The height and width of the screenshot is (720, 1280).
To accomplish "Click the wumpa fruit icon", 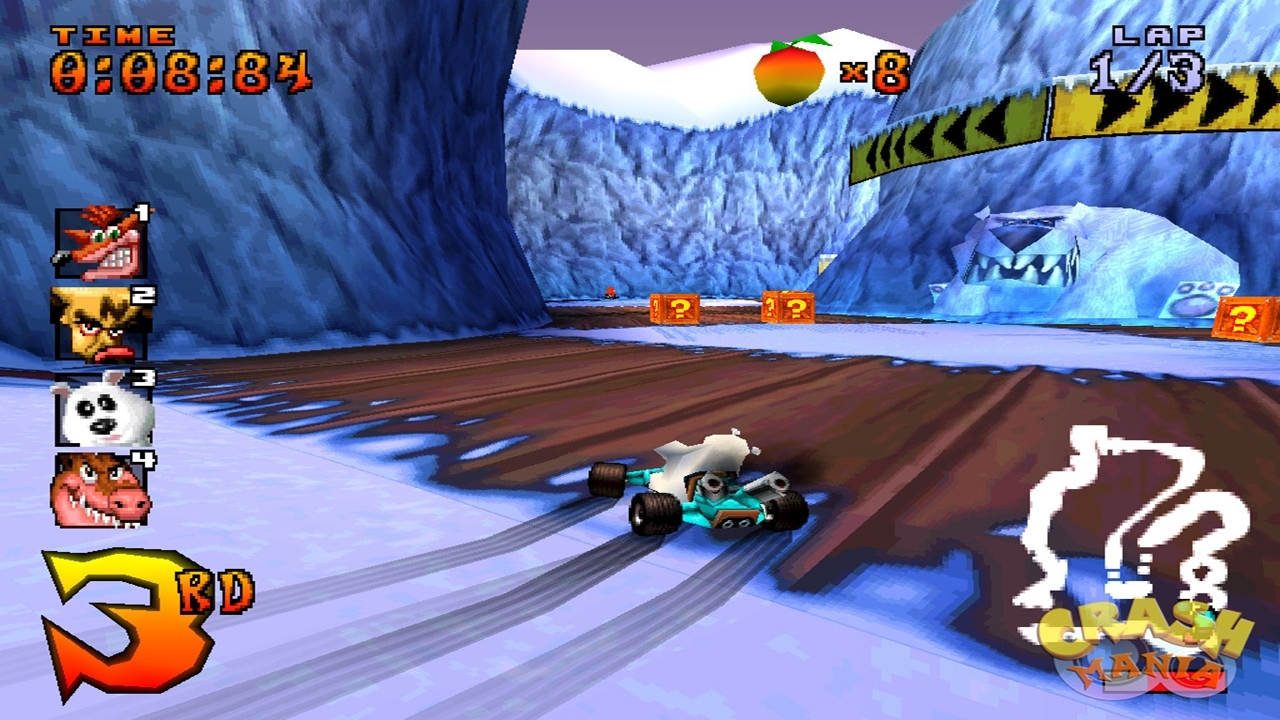I will click(x=790, y=72).
